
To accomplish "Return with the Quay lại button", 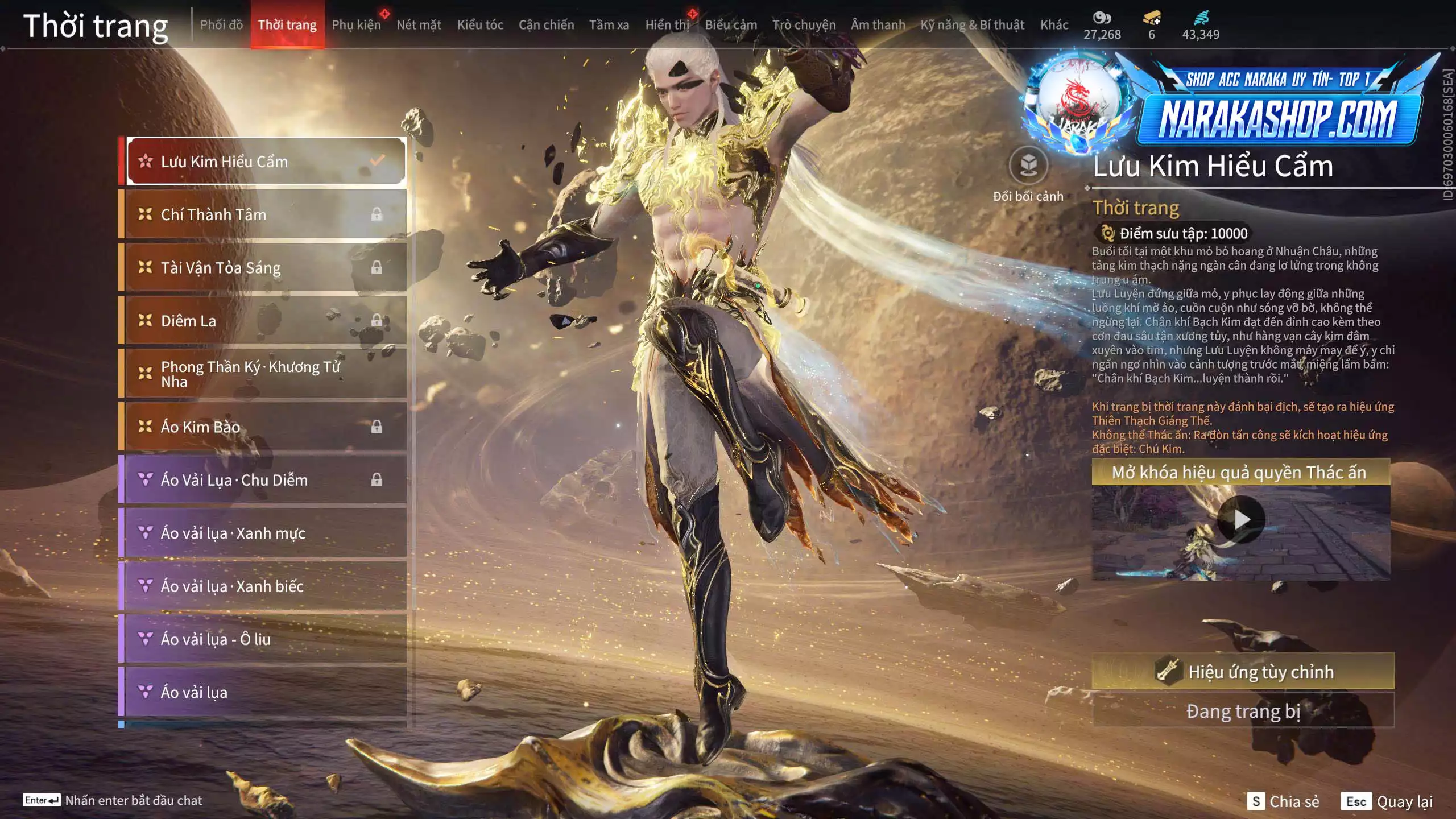I will click(1387, 801).
